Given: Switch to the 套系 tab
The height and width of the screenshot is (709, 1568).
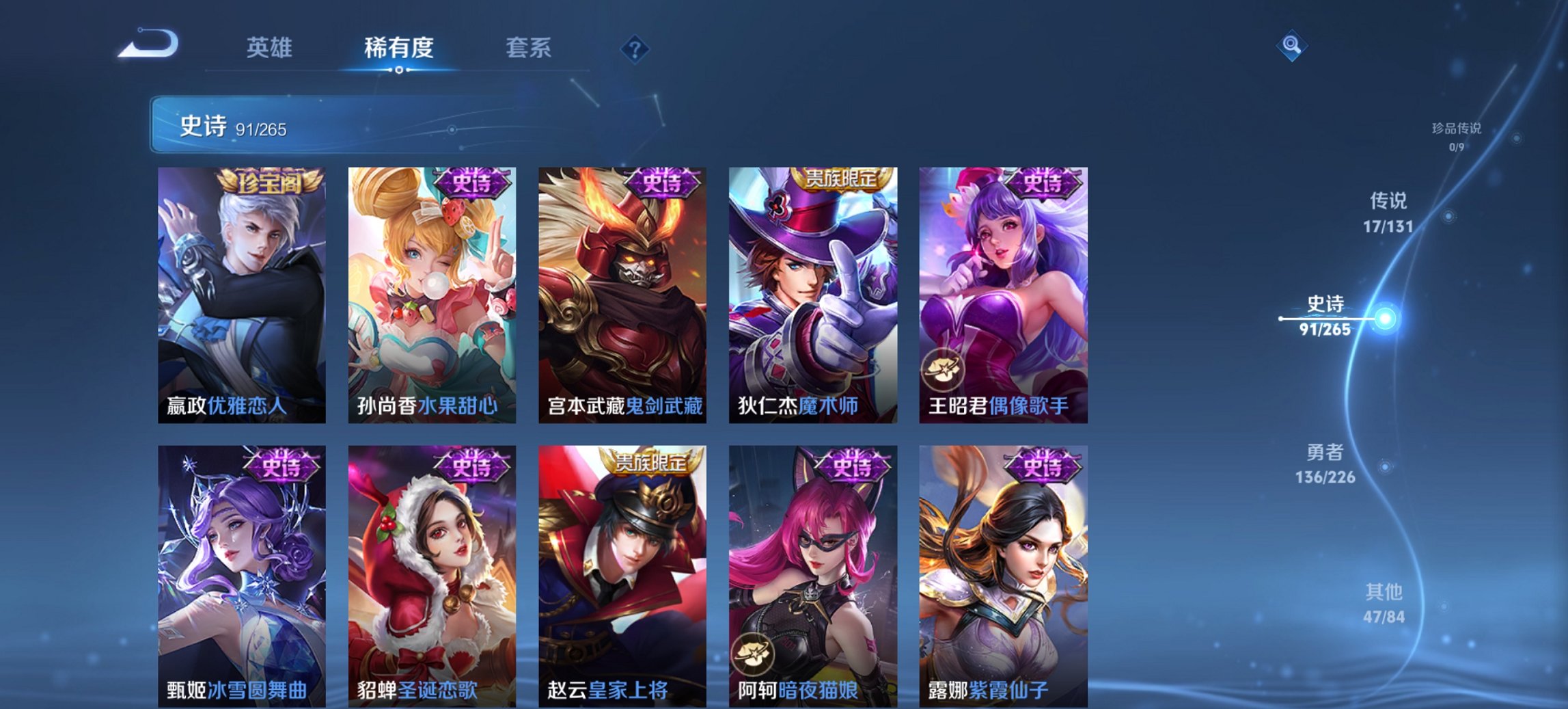Looking at the screenshot, I should pyautogui.click(x=529, y=49).
